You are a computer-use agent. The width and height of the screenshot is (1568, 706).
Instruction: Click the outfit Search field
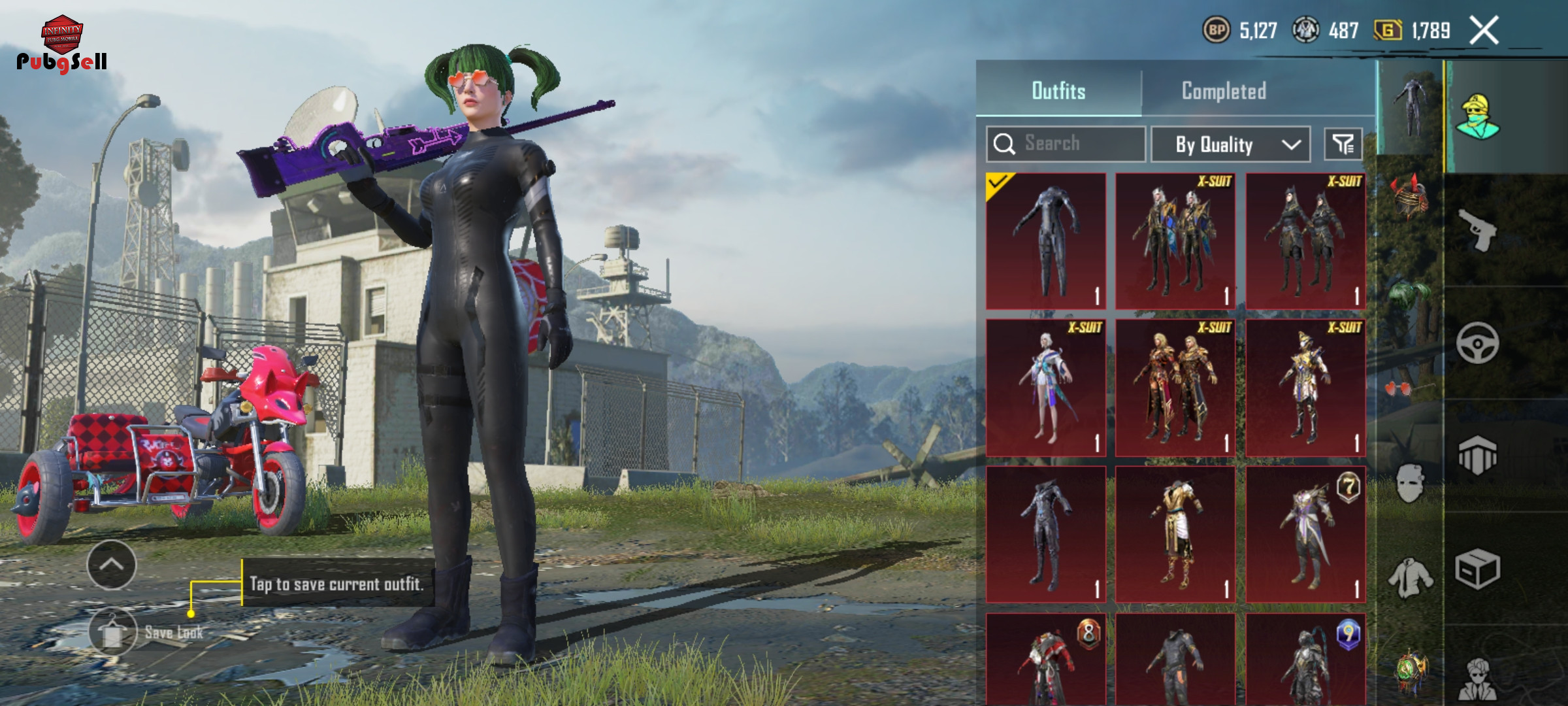click(x=1066, y=144)
